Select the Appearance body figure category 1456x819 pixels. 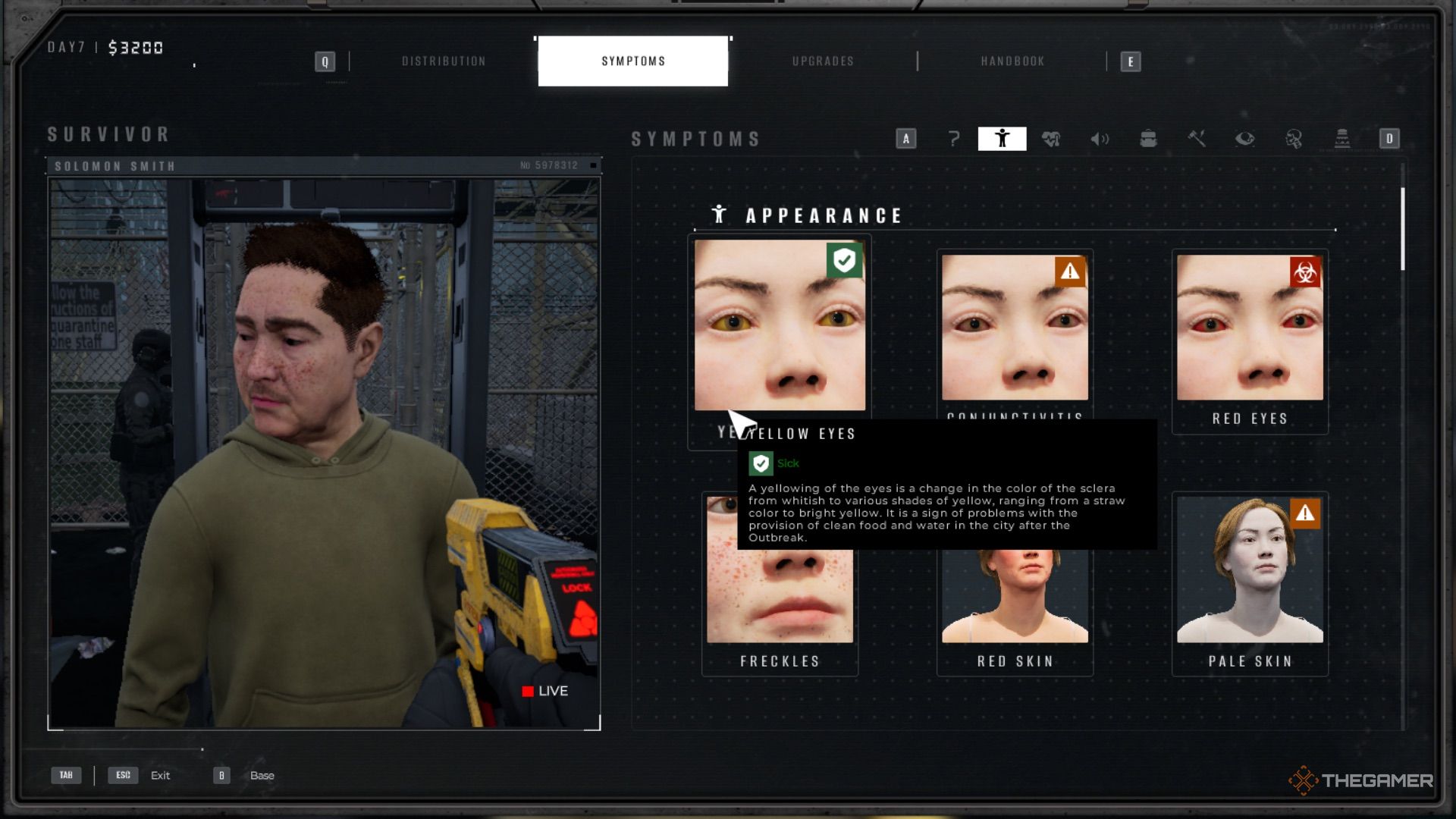(x=1002, y=139)
